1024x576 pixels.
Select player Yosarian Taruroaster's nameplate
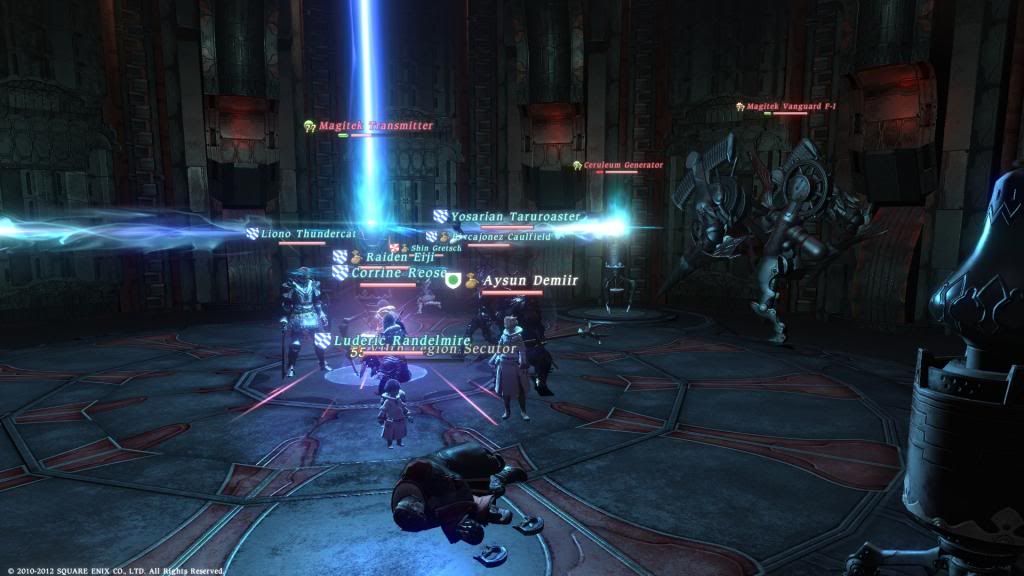pyautogui.click(x=515, y=216)
